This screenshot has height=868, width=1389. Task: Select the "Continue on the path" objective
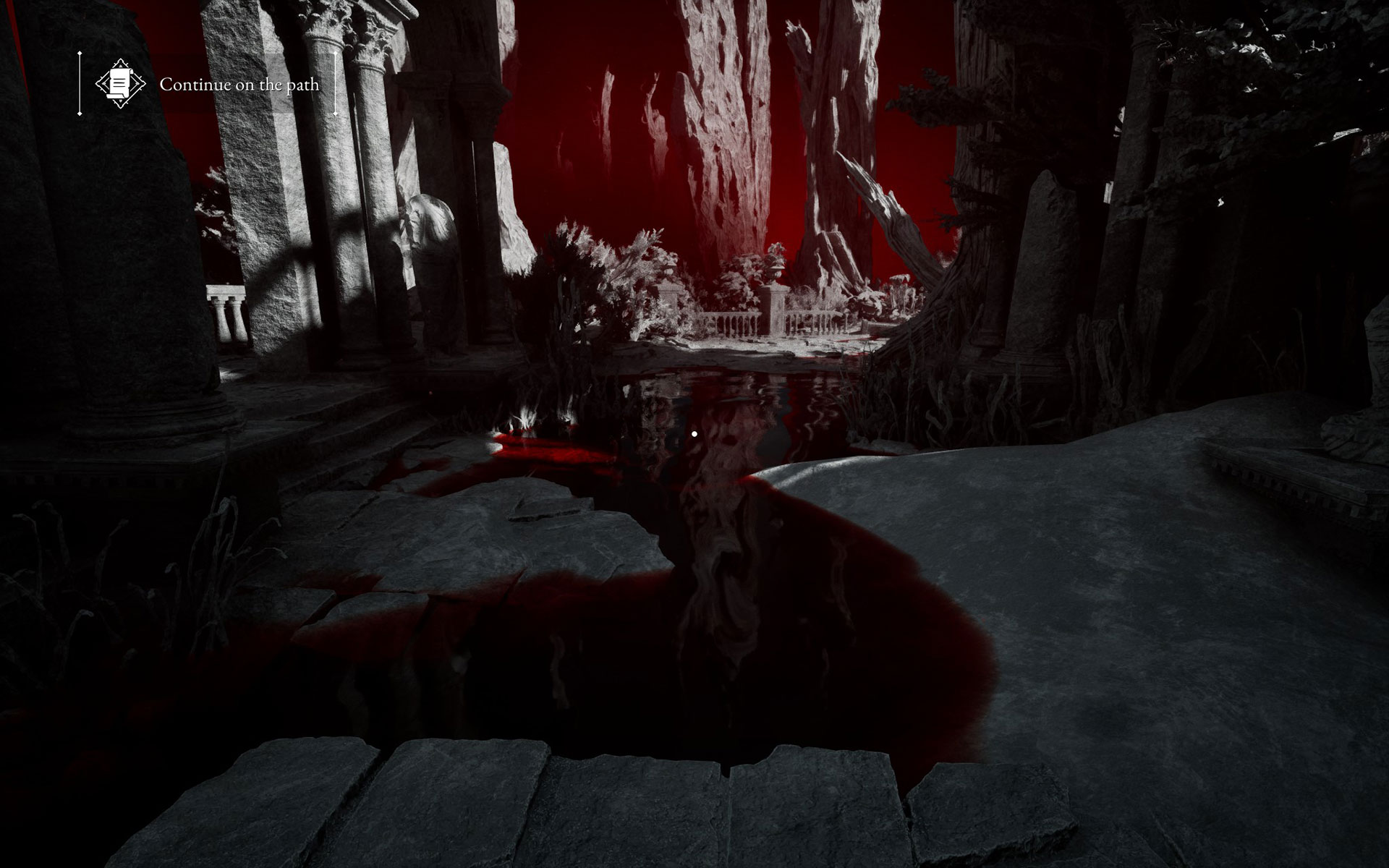[239, 85]
